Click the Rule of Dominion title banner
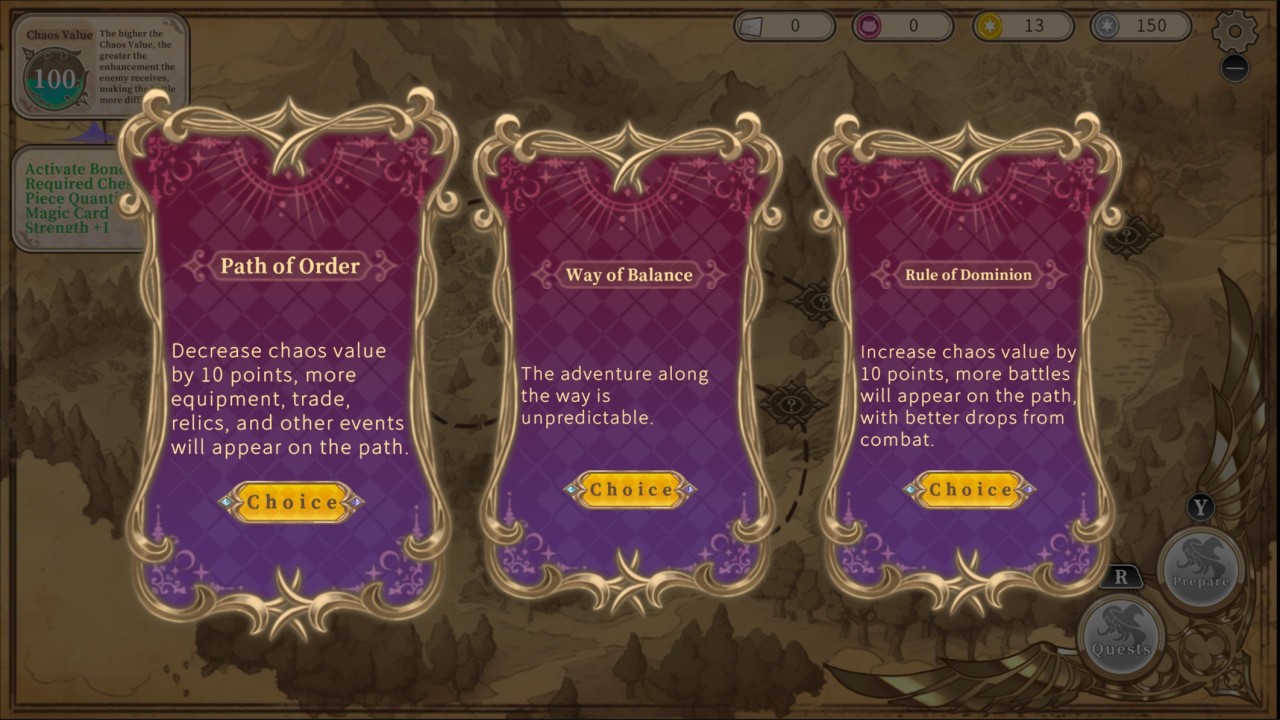 pos(968,274)
